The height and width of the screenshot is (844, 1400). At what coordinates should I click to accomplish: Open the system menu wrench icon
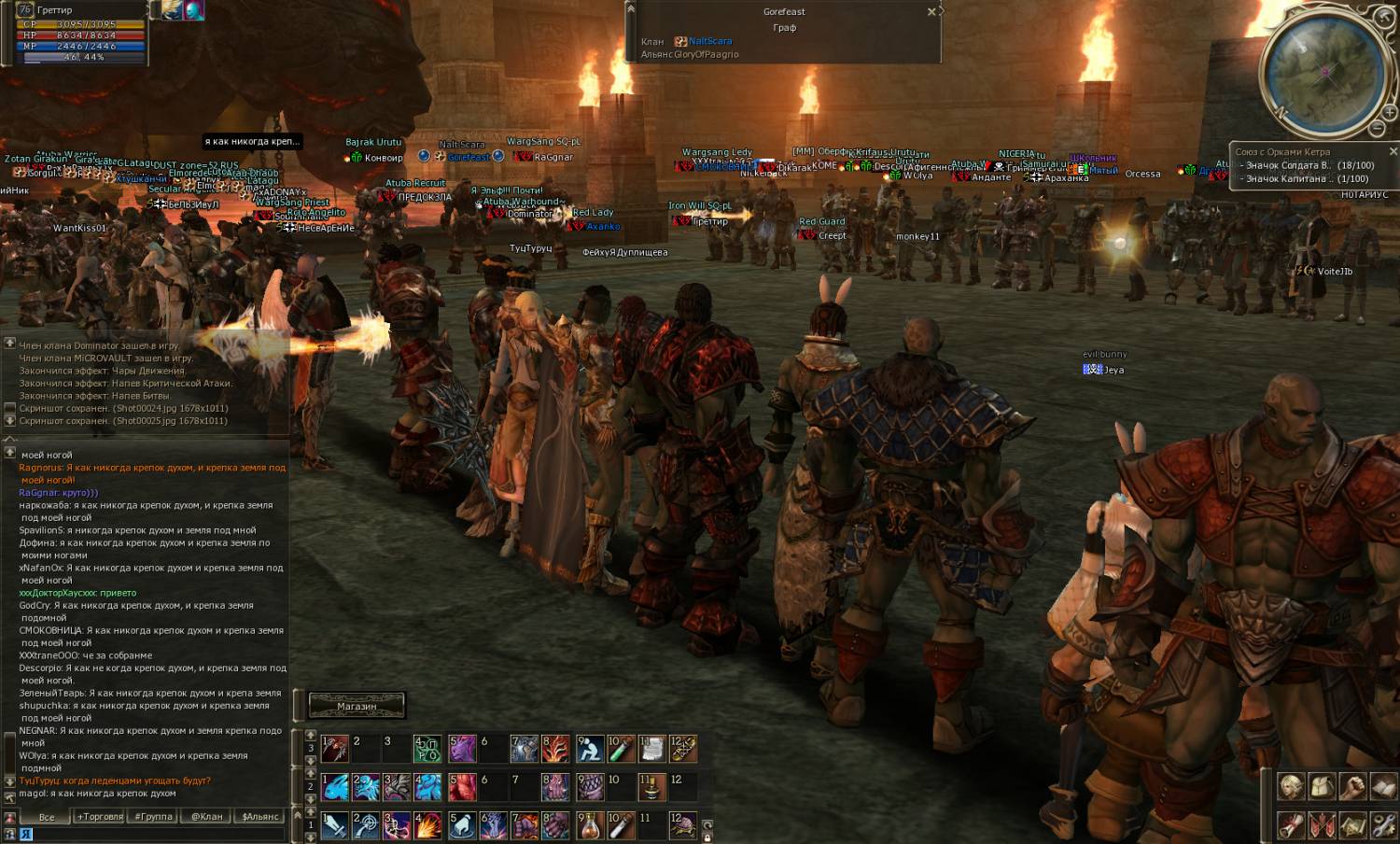[1383, 825]
